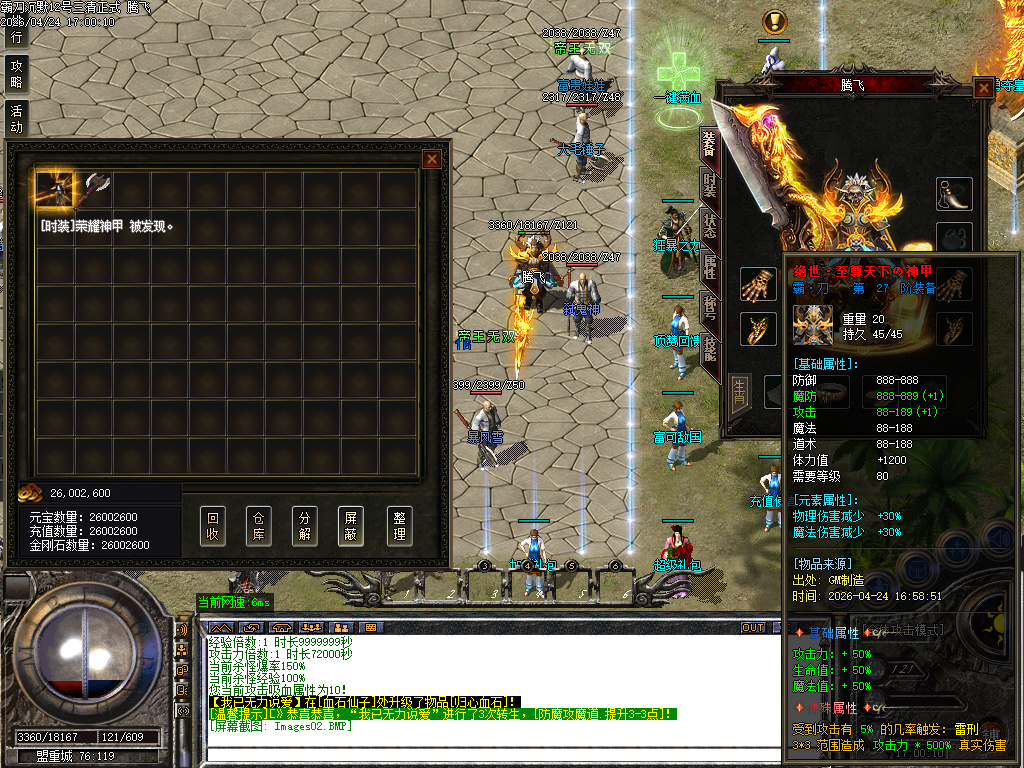Open the 活动 events side menu
Image resolution: width=1024 pixels, height=768 pixels.
point(16,118)
